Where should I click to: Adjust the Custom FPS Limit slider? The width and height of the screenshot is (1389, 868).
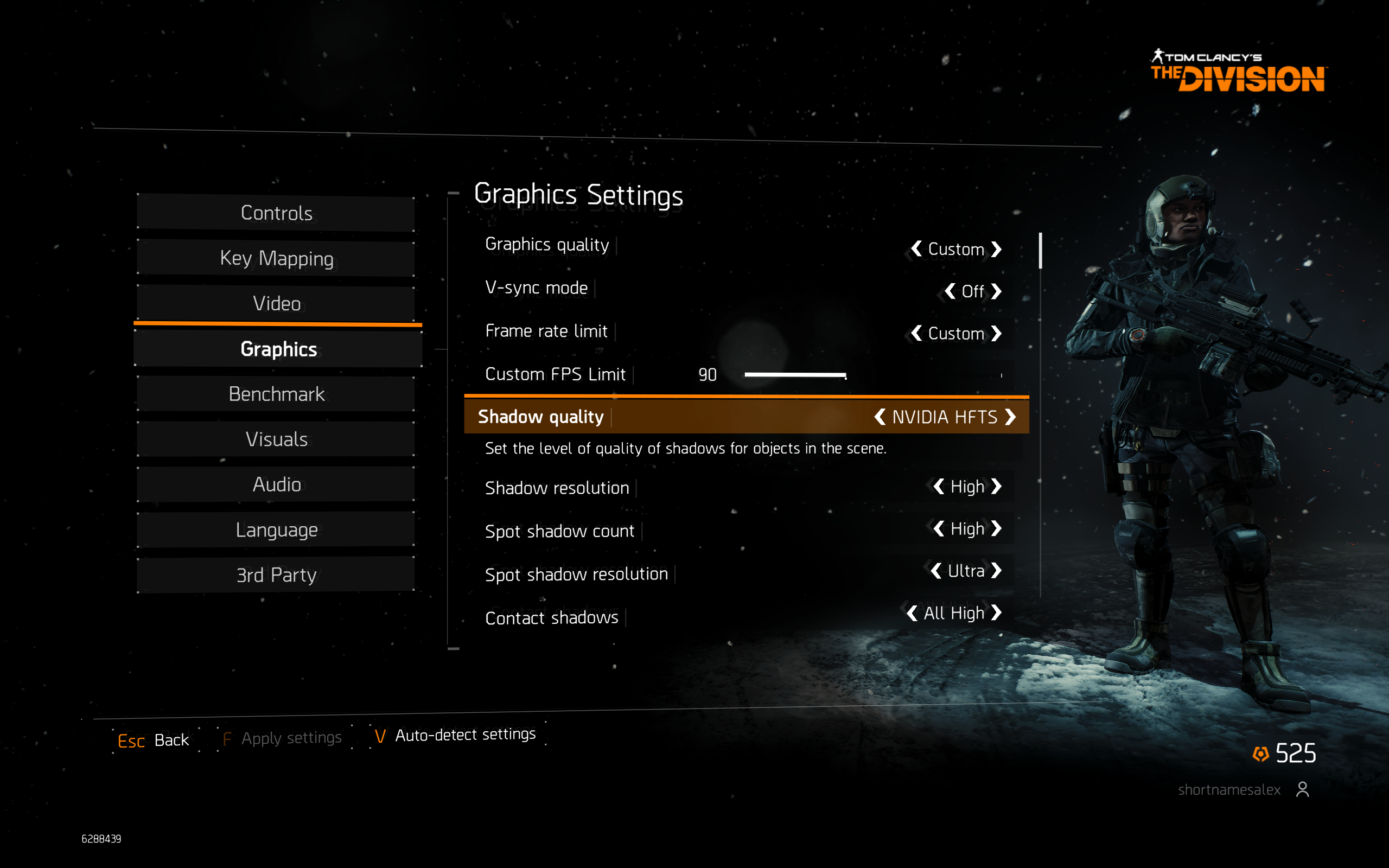(845, 375)
